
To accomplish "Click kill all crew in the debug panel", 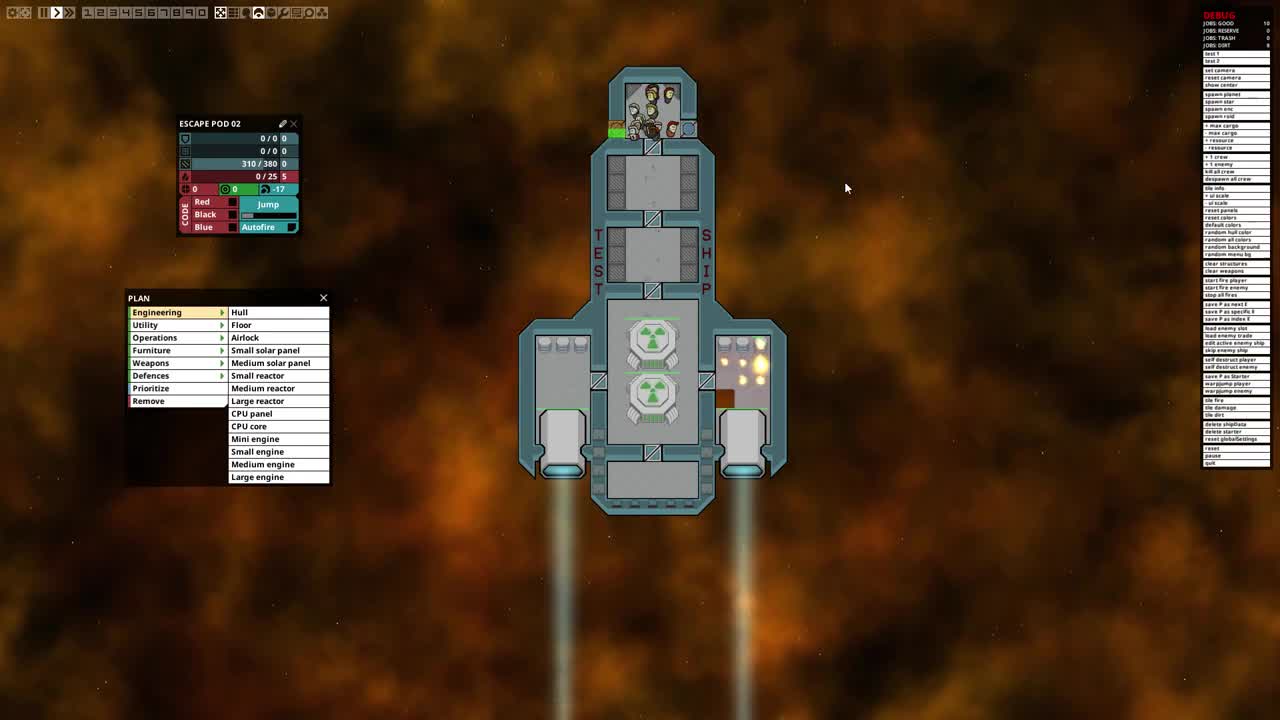I will tap(1236, 171).
